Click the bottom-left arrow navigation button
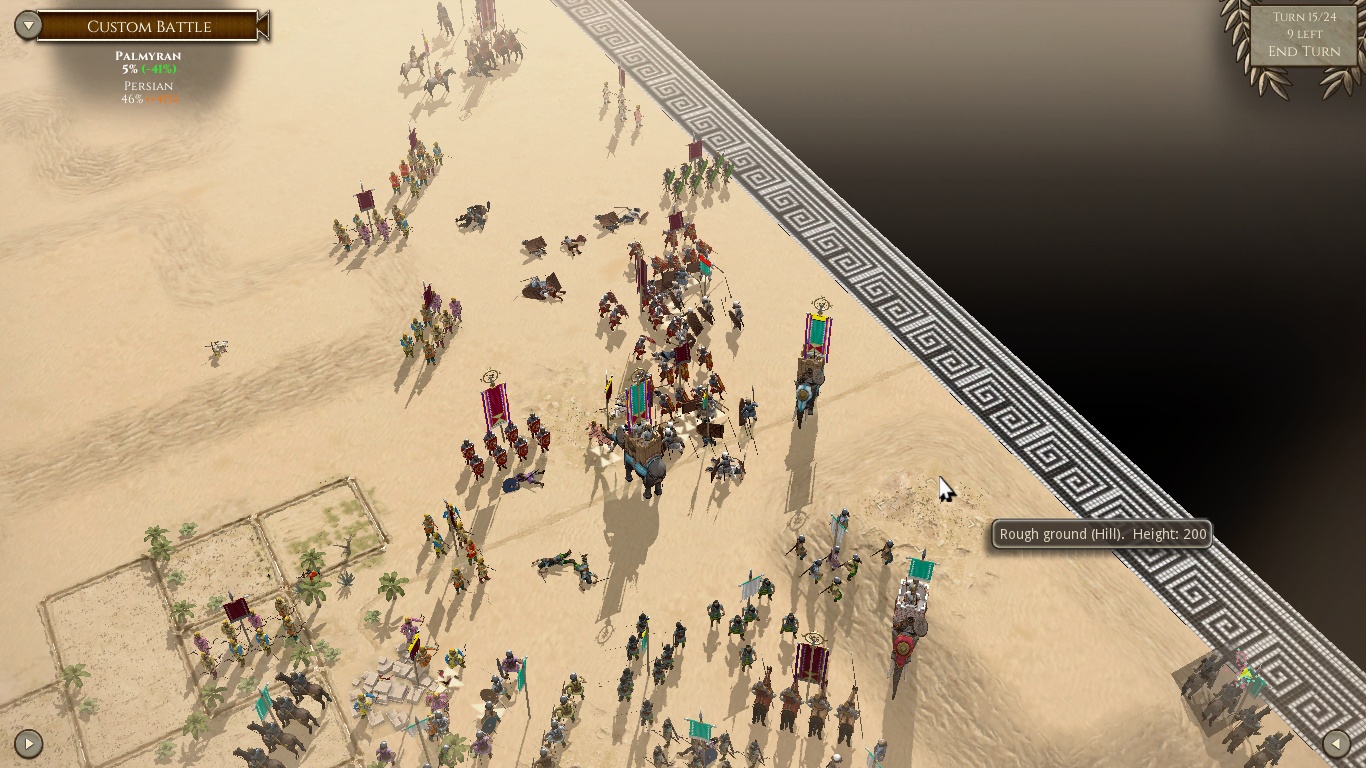This screenshot has height=768, width=1366. click(28, 744)
